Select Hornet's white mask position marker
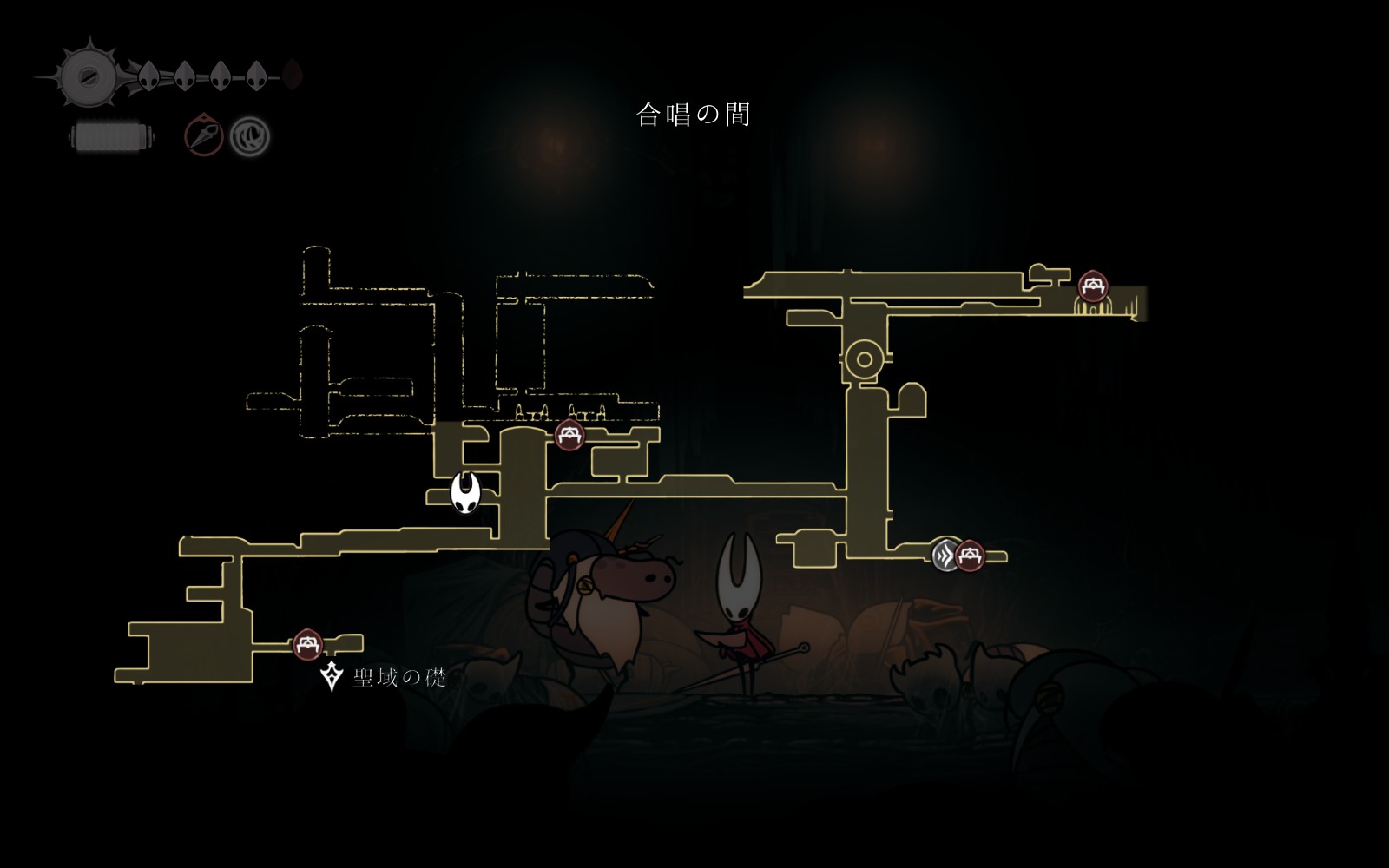Image resolution: width=1389 pixels, height=868 pixels. tap(465, 492)
